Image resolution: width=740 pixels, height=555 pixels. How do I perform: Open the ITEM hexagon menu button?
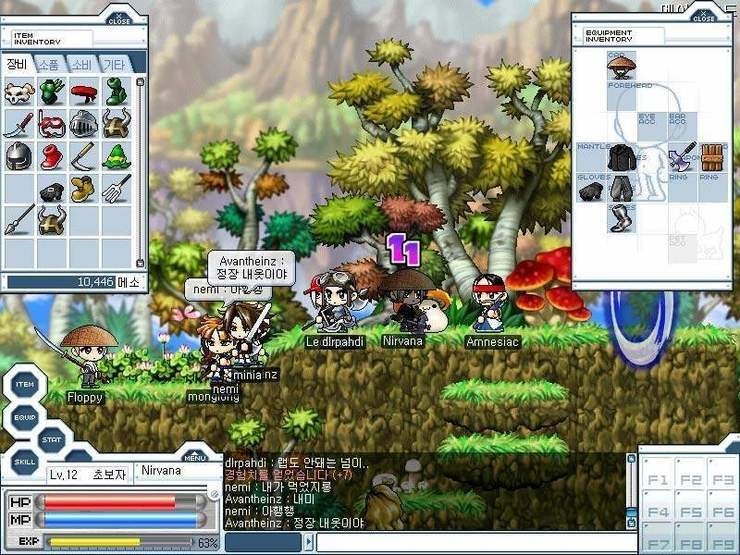point(26,386)
